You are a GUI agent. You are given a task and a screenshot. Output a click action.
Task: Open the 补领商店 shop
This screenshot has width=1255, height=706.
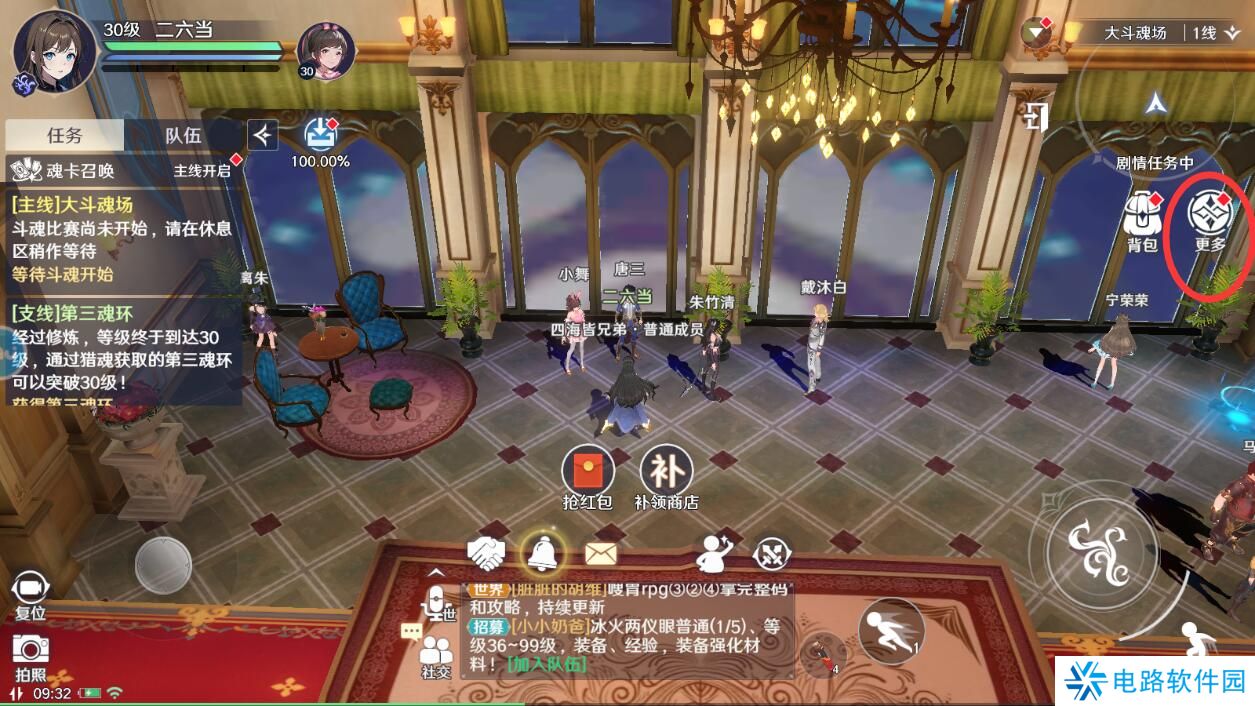[x=666, y=475]
